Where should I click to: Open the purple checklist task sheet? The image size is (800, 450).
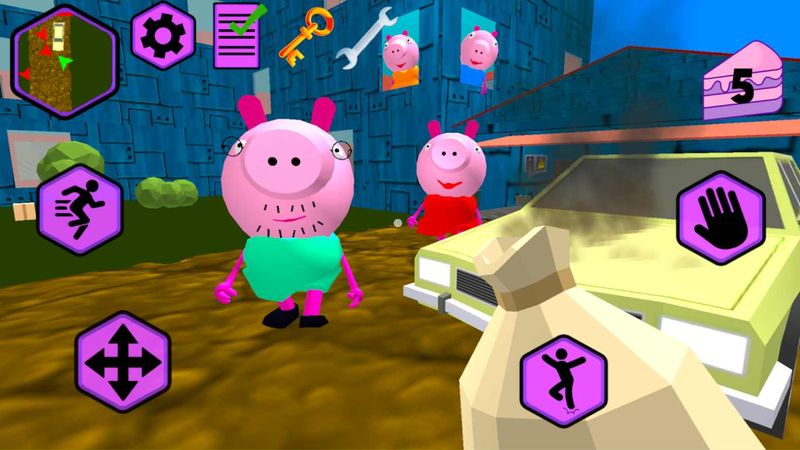click(237, 35)
